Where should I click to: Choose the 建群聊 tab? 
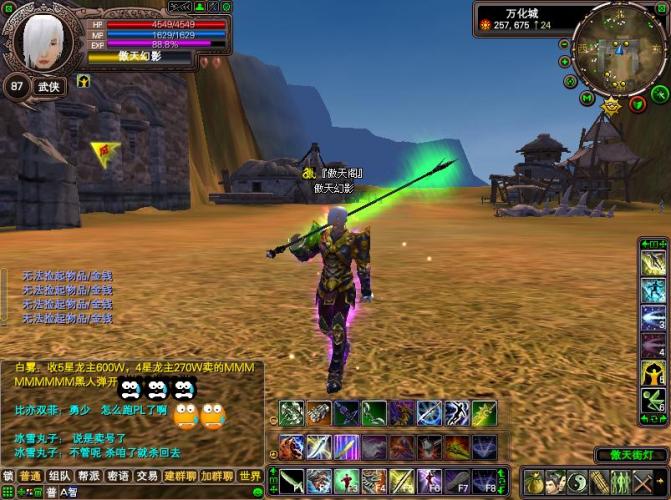pyautogui.click(x=181, y=476)
